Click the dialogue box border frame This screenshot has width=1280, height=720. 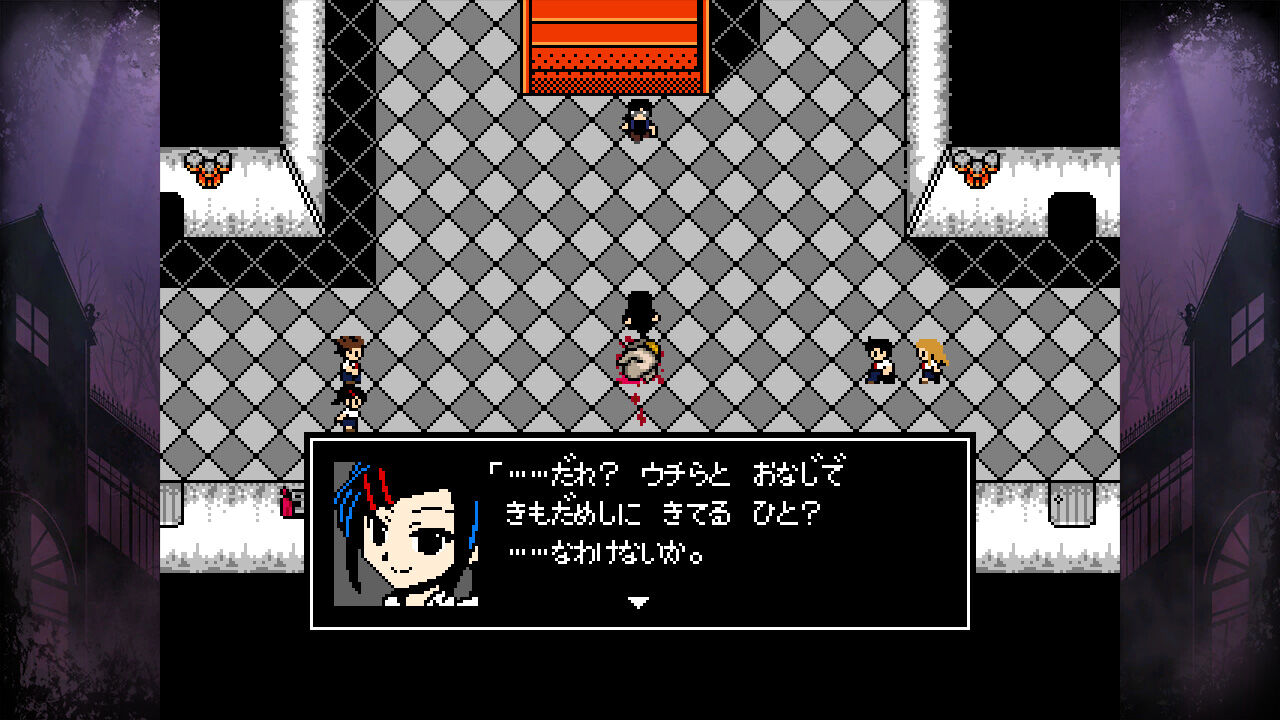click(x=640, y=442)
